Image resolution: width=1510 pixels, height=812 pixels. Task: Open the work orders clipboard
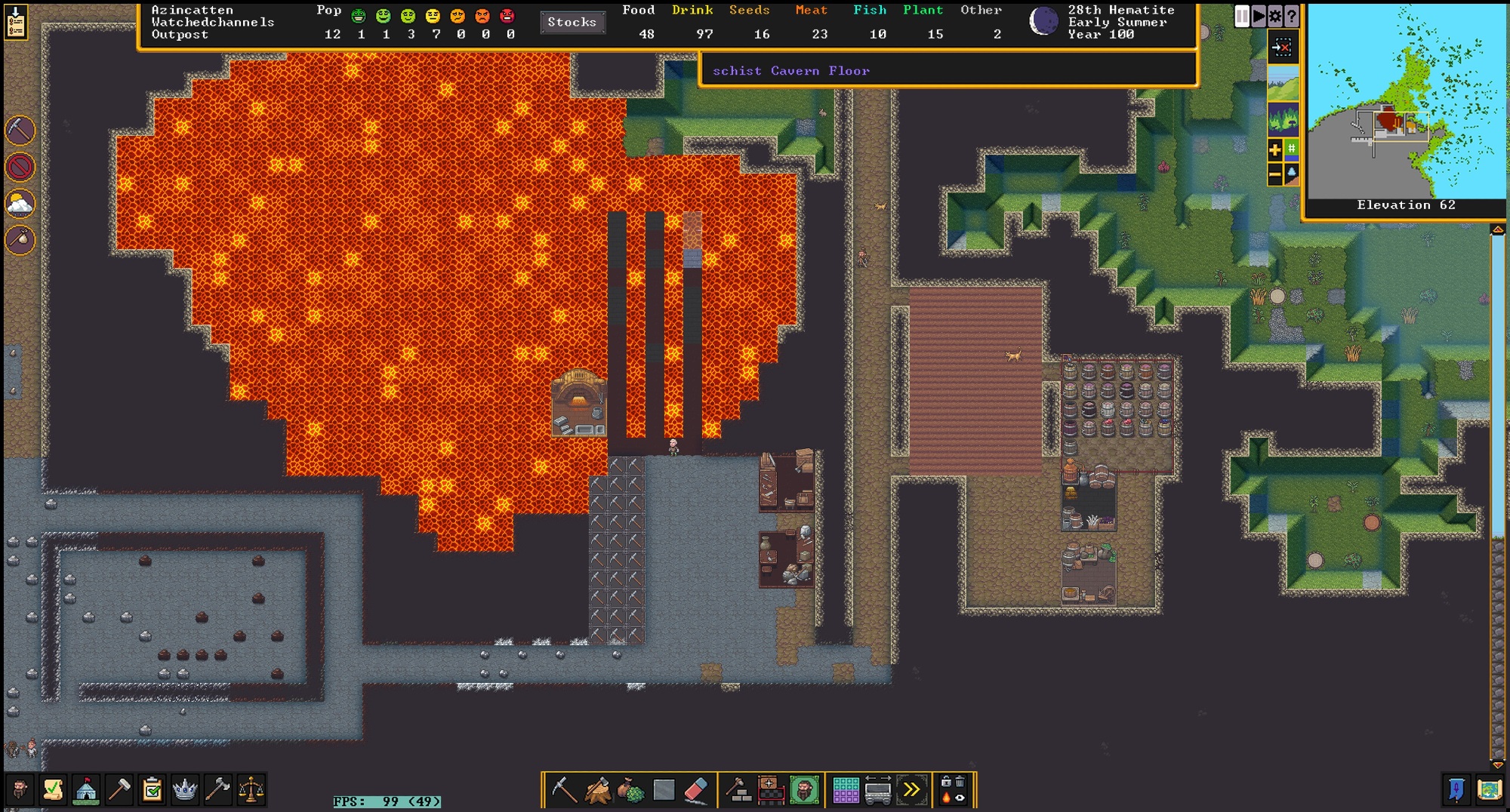point(152,790)
